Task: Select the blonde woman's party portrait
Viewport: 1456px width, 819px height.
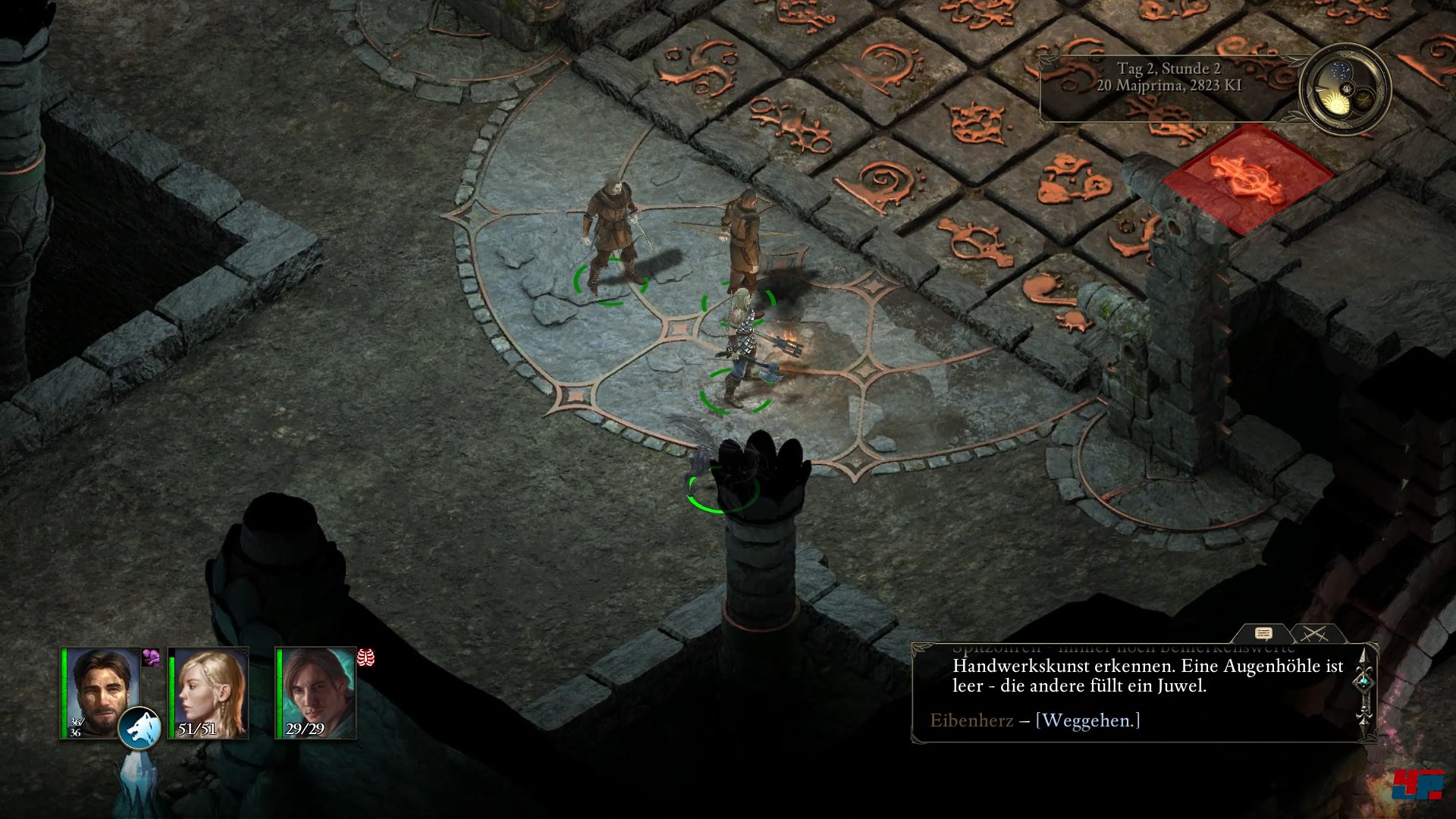Action: click(208, 692)
